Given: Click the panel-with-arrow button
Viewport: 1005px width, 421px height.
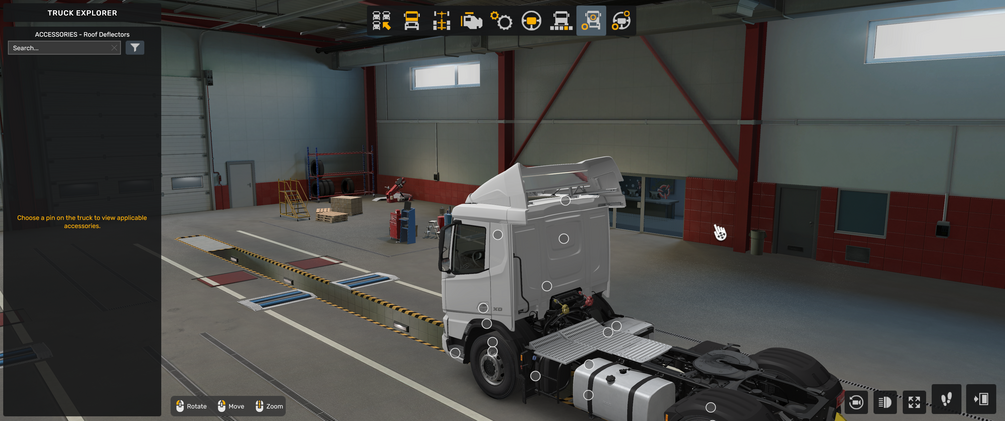Looking at the screenshot, I should [981, 399].
